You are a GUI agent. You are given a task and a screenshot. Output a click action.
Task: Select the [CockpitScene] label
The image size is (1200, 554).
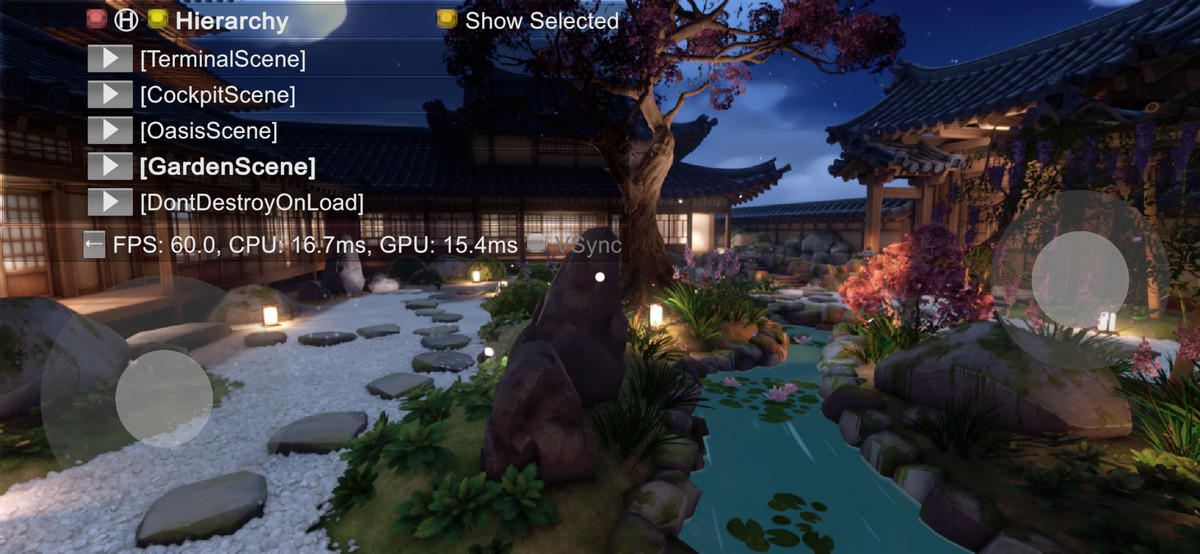click(218, 95)
